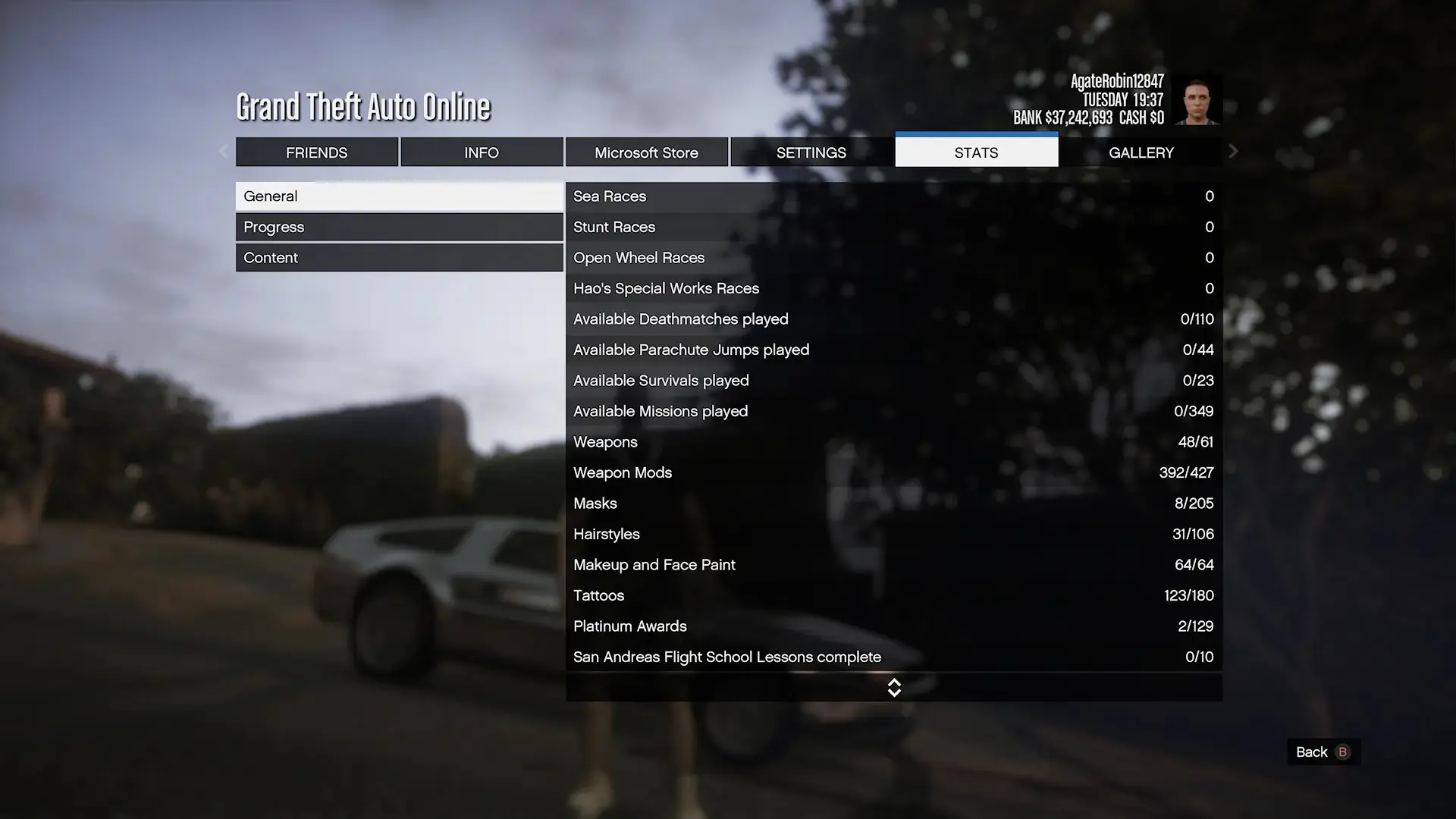Click the up/down scroll indicator below stats list
Screen dimensions: 1456x819
(894, 688)
